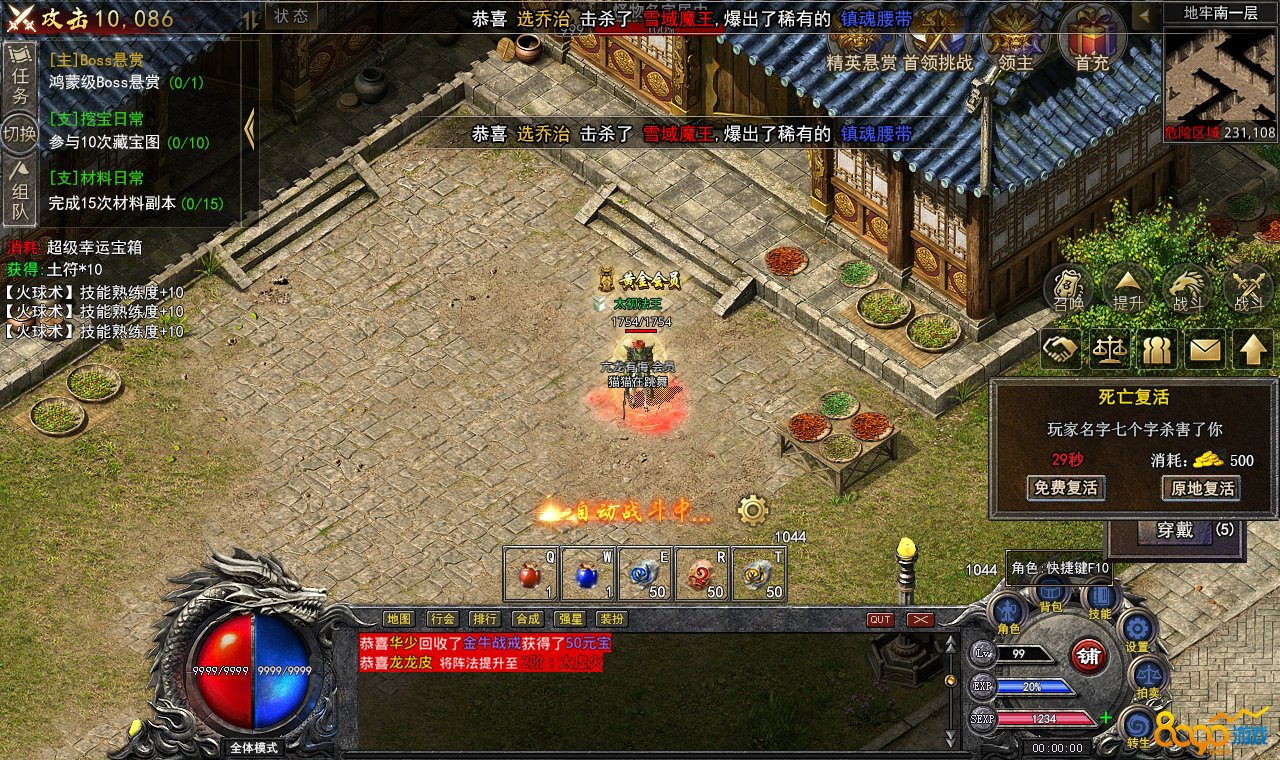Image resolution: width=1280 pixels, height=760 pixels.
Task: Close the chat panel with red X
Action: 921,620
